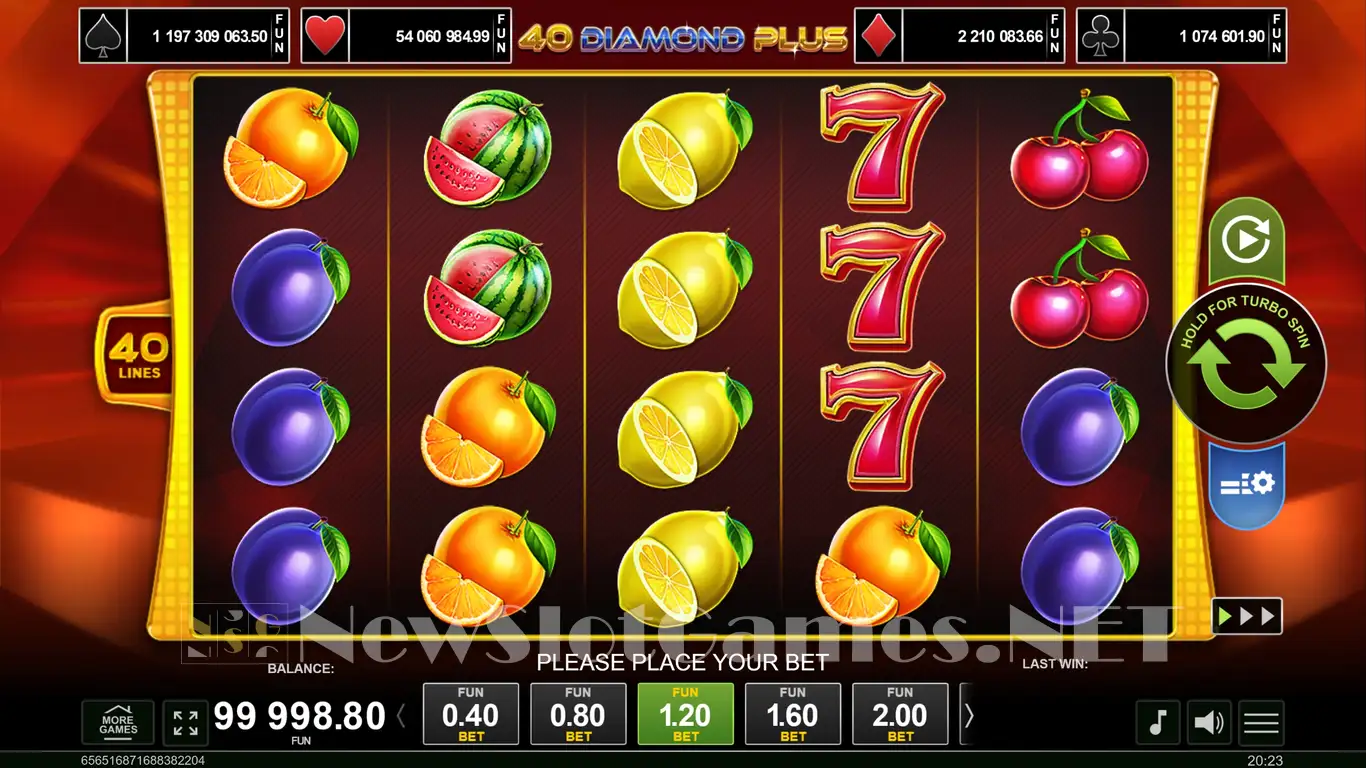The image size is (1366, 768).
Task: Show lower bets with the left arrow
Action: click(402, 715)
